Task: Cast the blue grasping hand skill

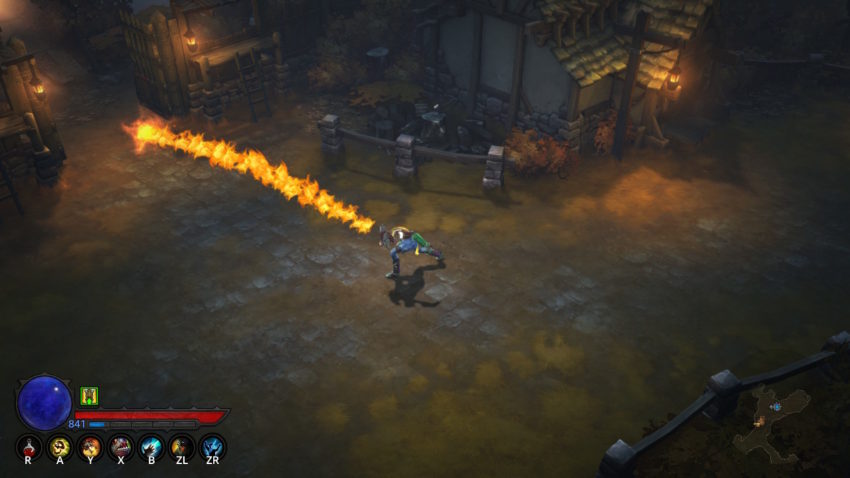Action: coord(151,447)
